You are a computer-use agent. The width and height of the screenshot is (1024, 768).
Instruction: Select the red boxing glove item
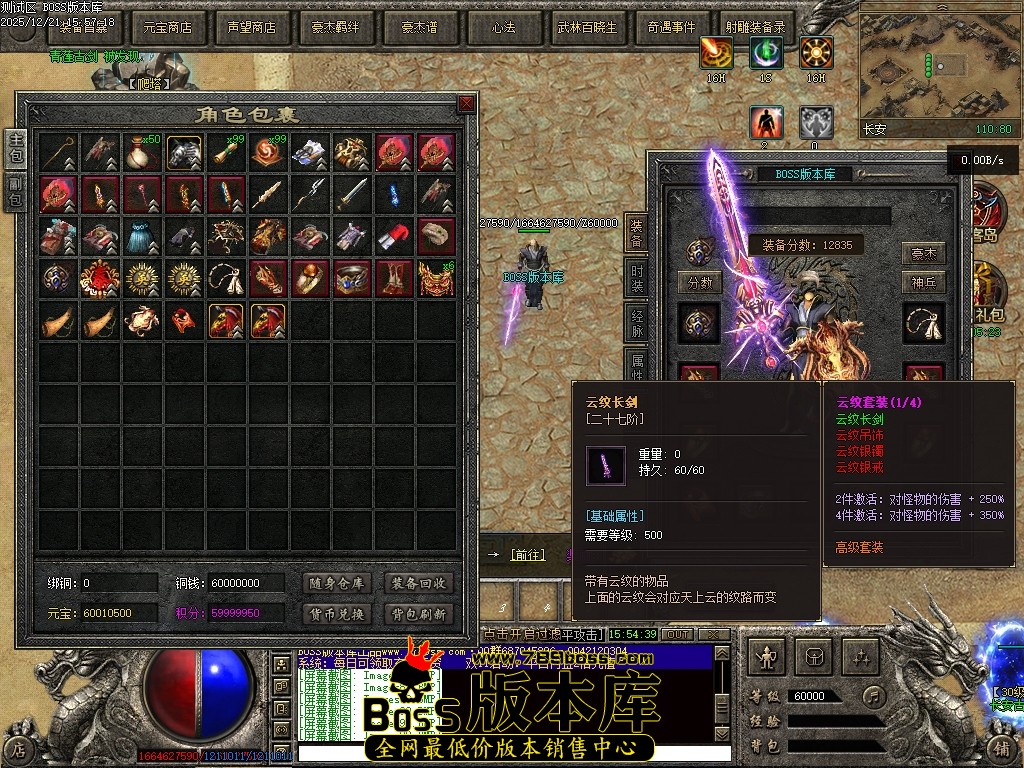coord(395,237)
